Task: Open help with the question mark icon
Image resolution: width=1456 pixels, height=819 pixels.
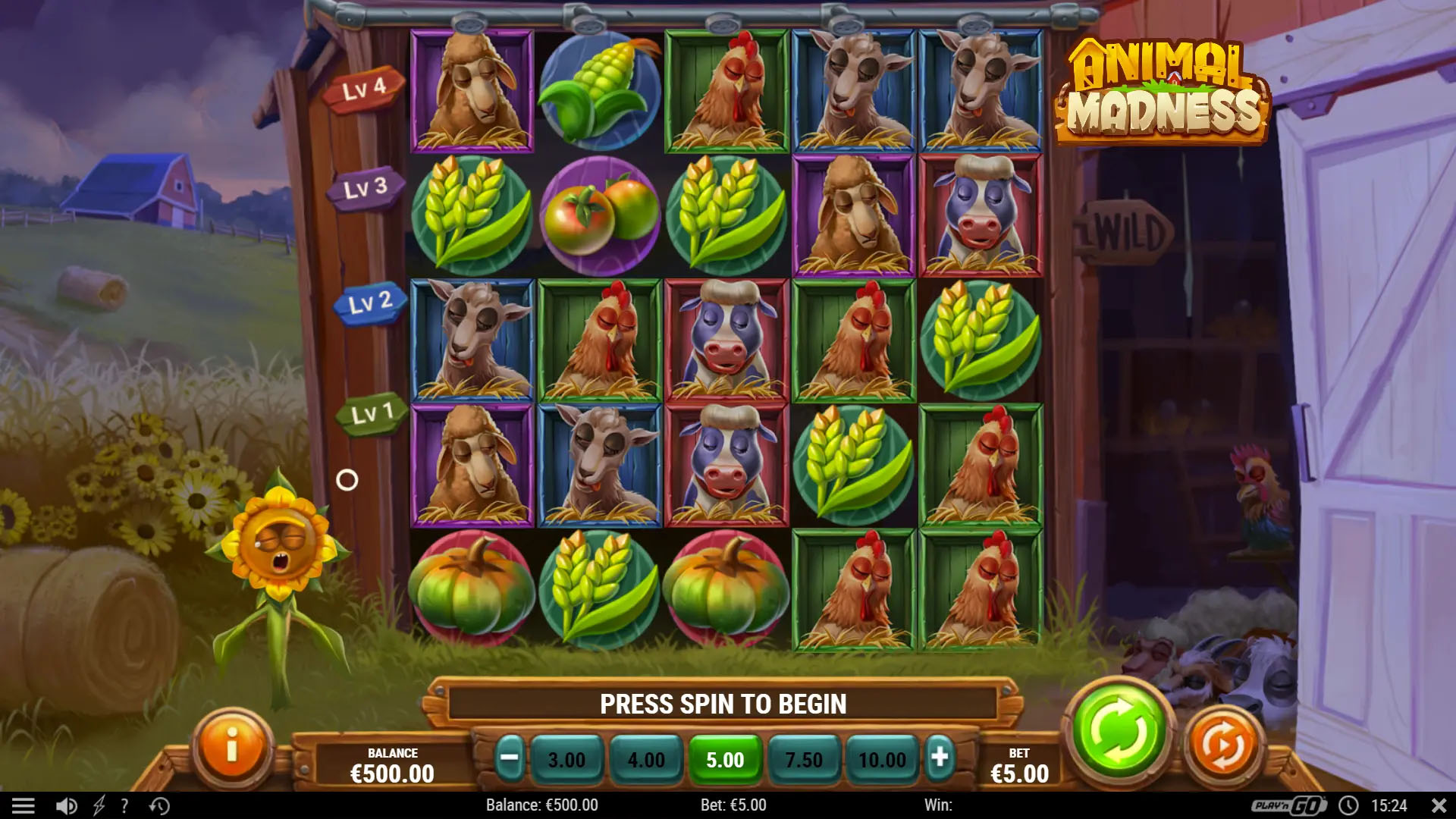Action: [x=124, y=805]
